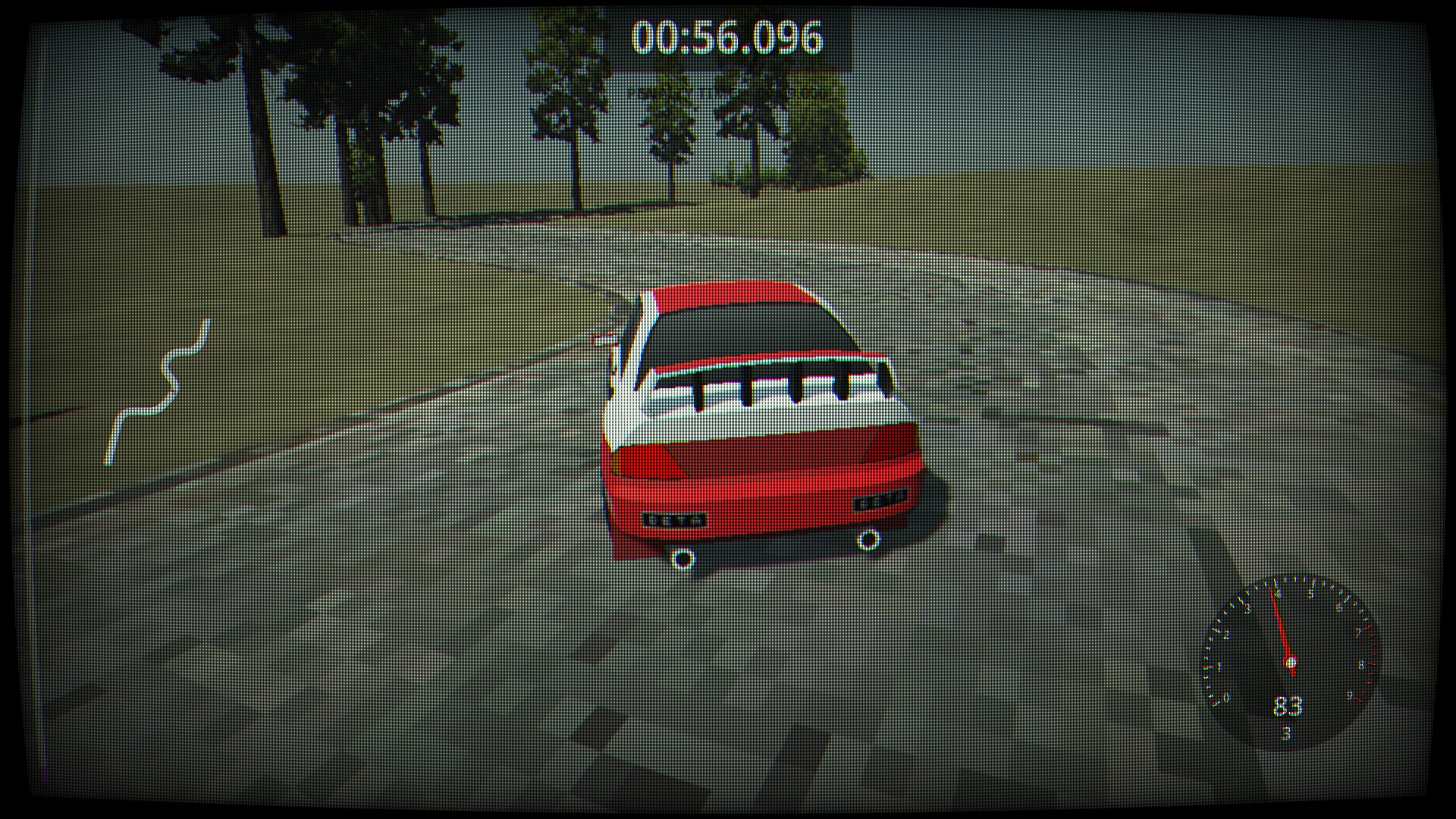The width and height of the screenshot is (1456, 819).
Task: Click the 5 at the top of the gauge
Action: [x=1310, y=592]
